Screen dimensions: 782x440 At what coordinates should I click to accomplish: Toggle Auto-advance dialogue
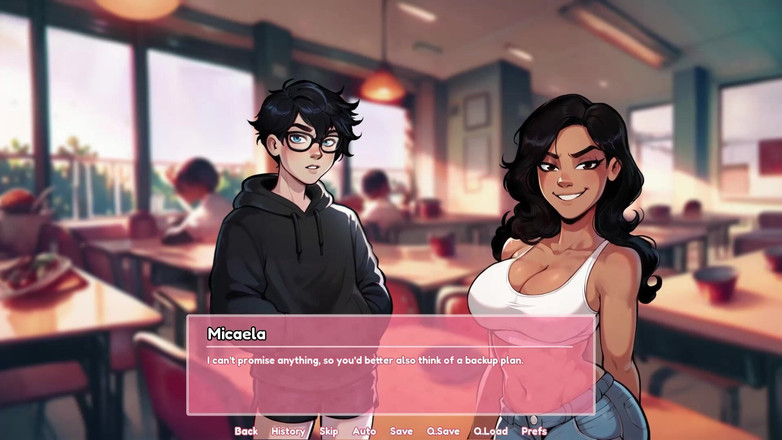click(364, 431)
